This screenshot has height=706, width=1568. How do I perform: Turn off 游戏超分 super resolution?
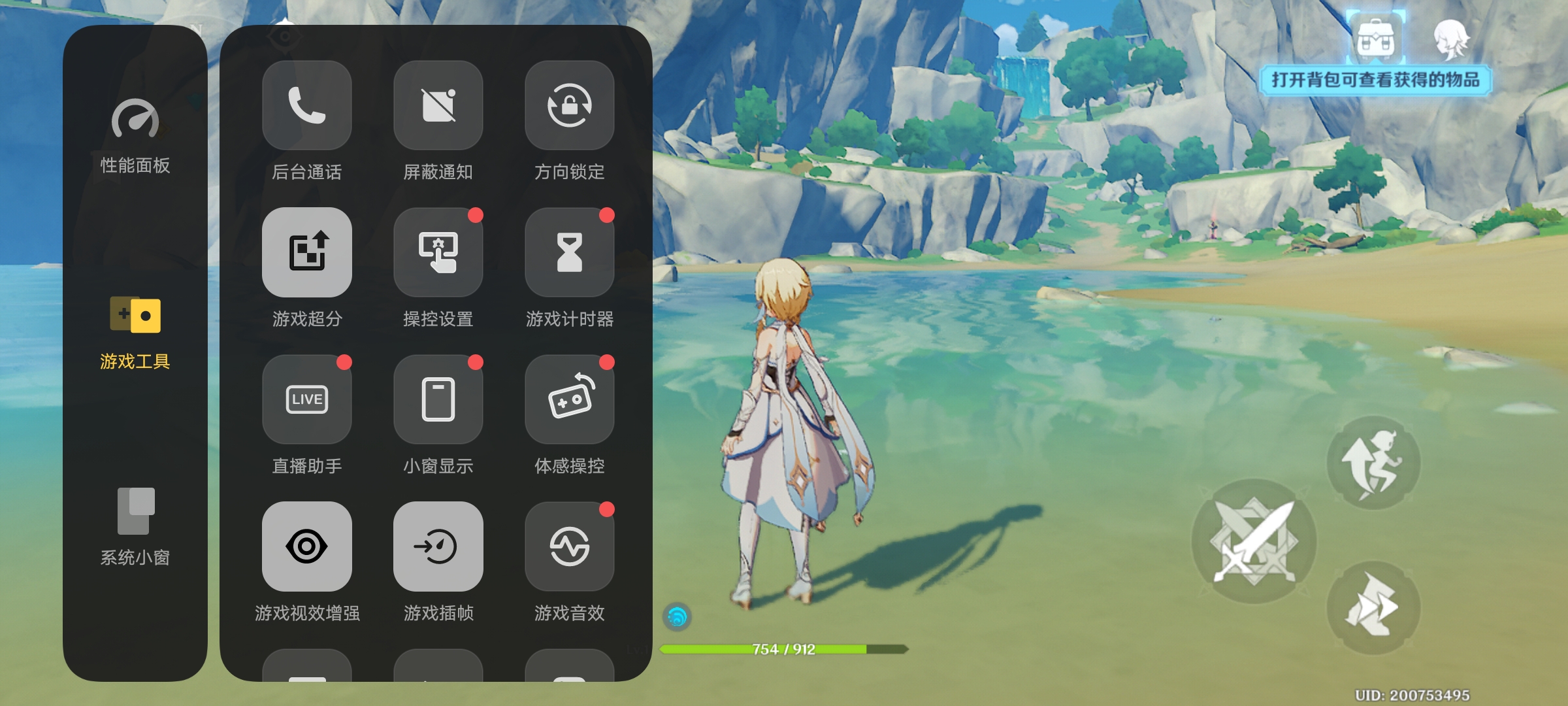307,252
